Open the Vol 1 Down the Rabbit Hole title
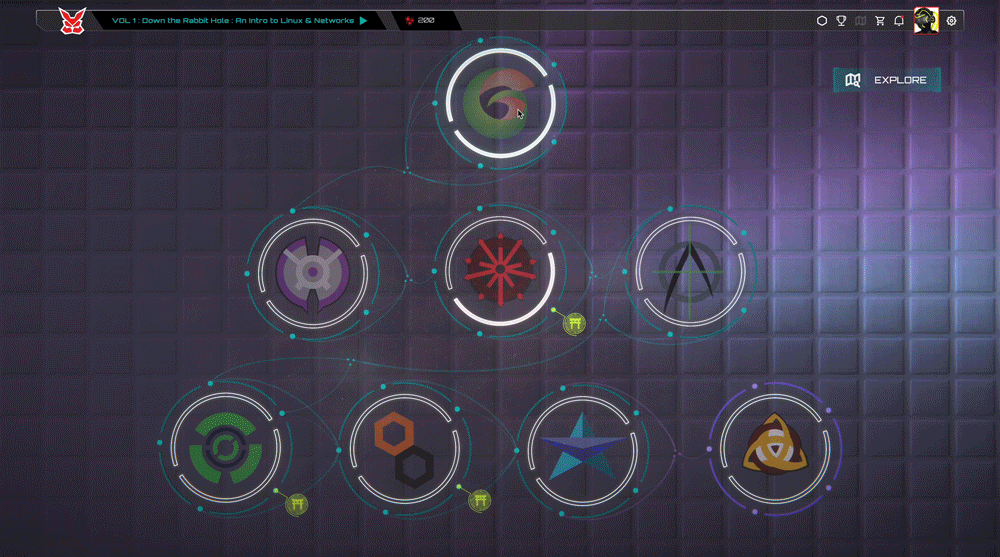Image resolution: width=1000 pixels, height=557 pixels. [x=233, y=20]
